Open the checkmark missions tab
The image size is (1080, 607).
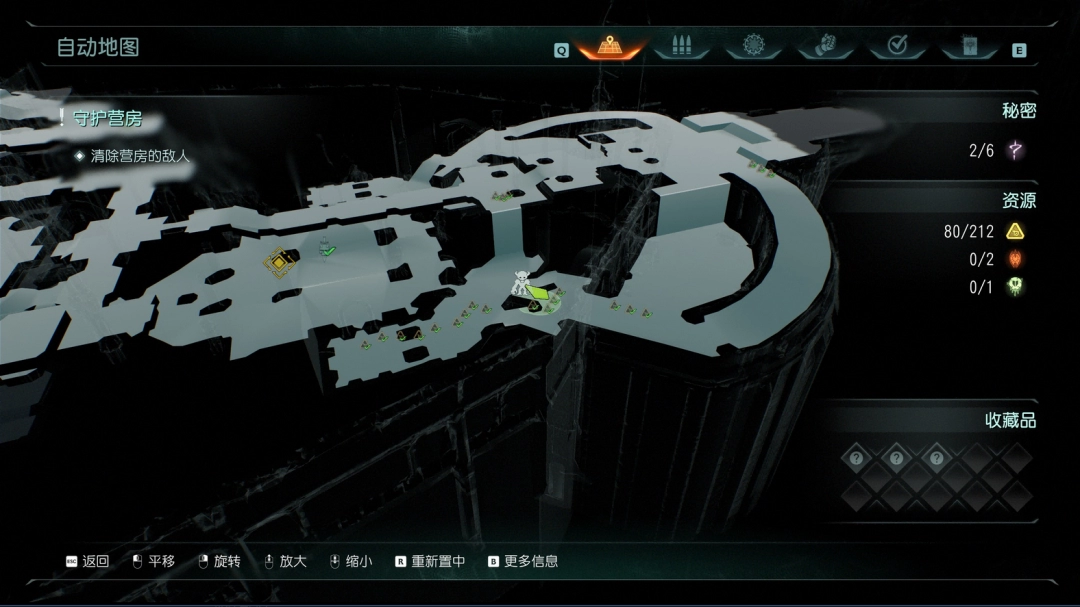pos(897,46)
